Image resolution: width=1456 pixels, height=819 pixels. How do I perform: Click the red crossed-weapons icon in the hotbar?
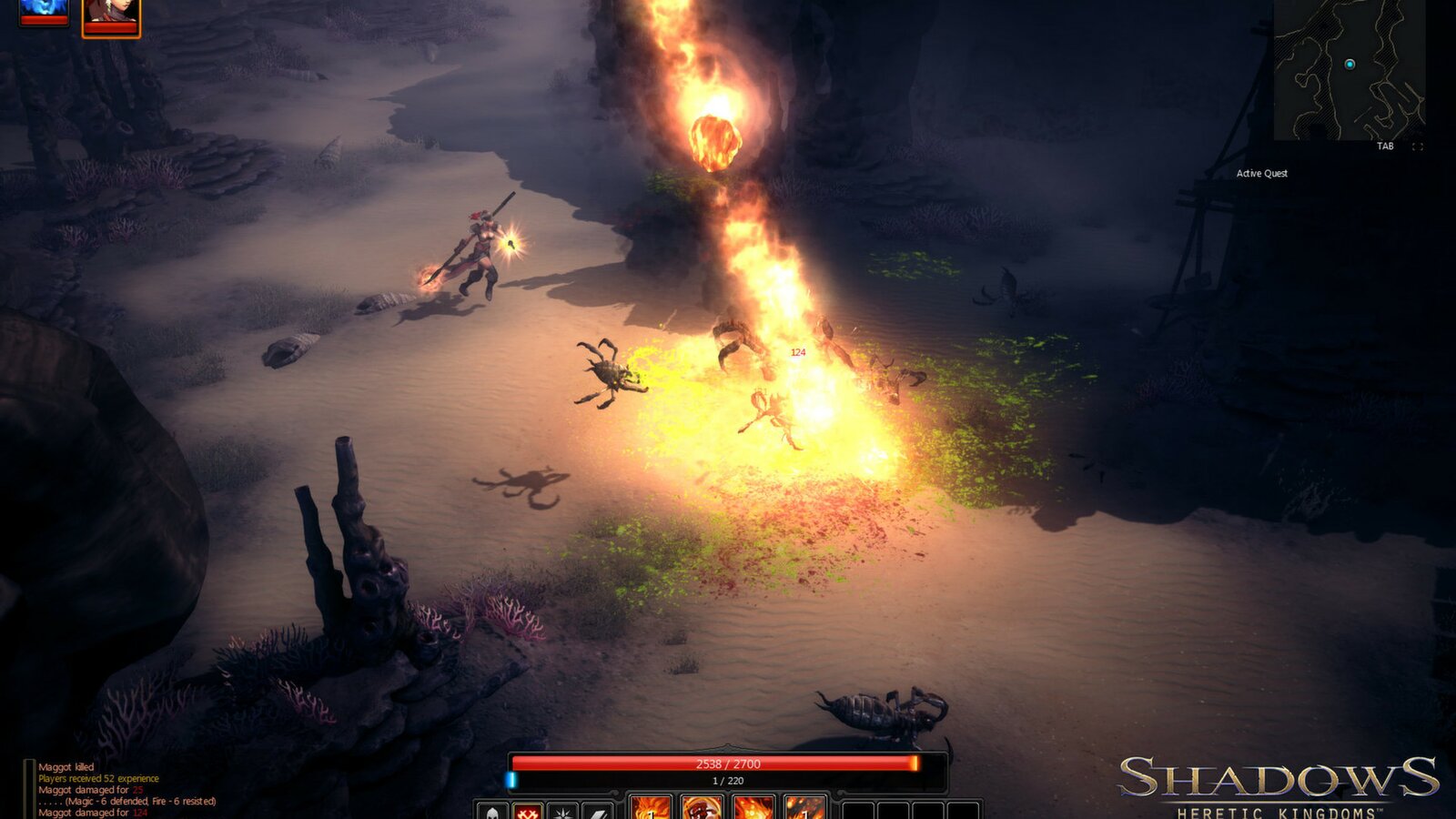(527, 812)
